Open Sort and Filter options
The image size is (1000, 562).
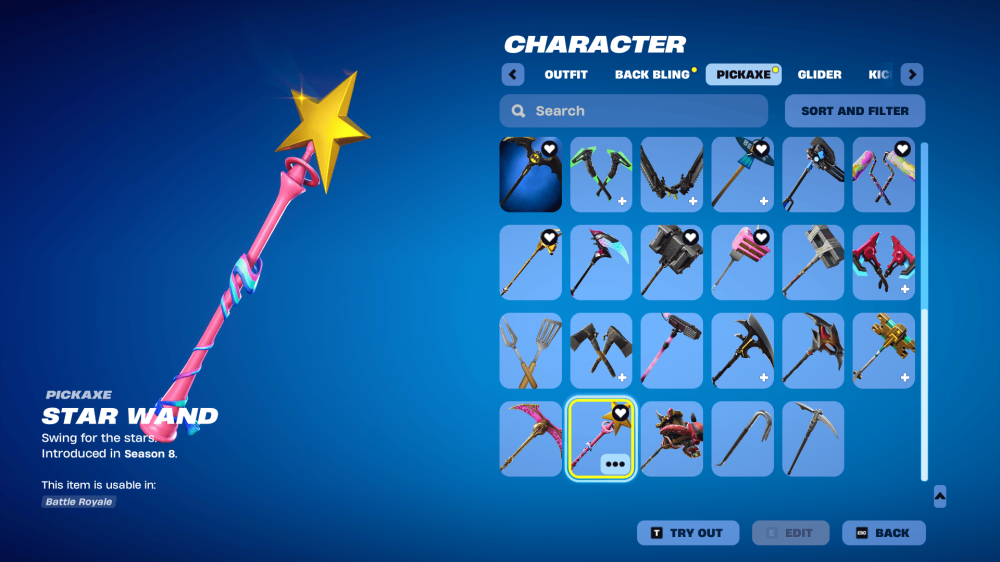pos(855,111)
